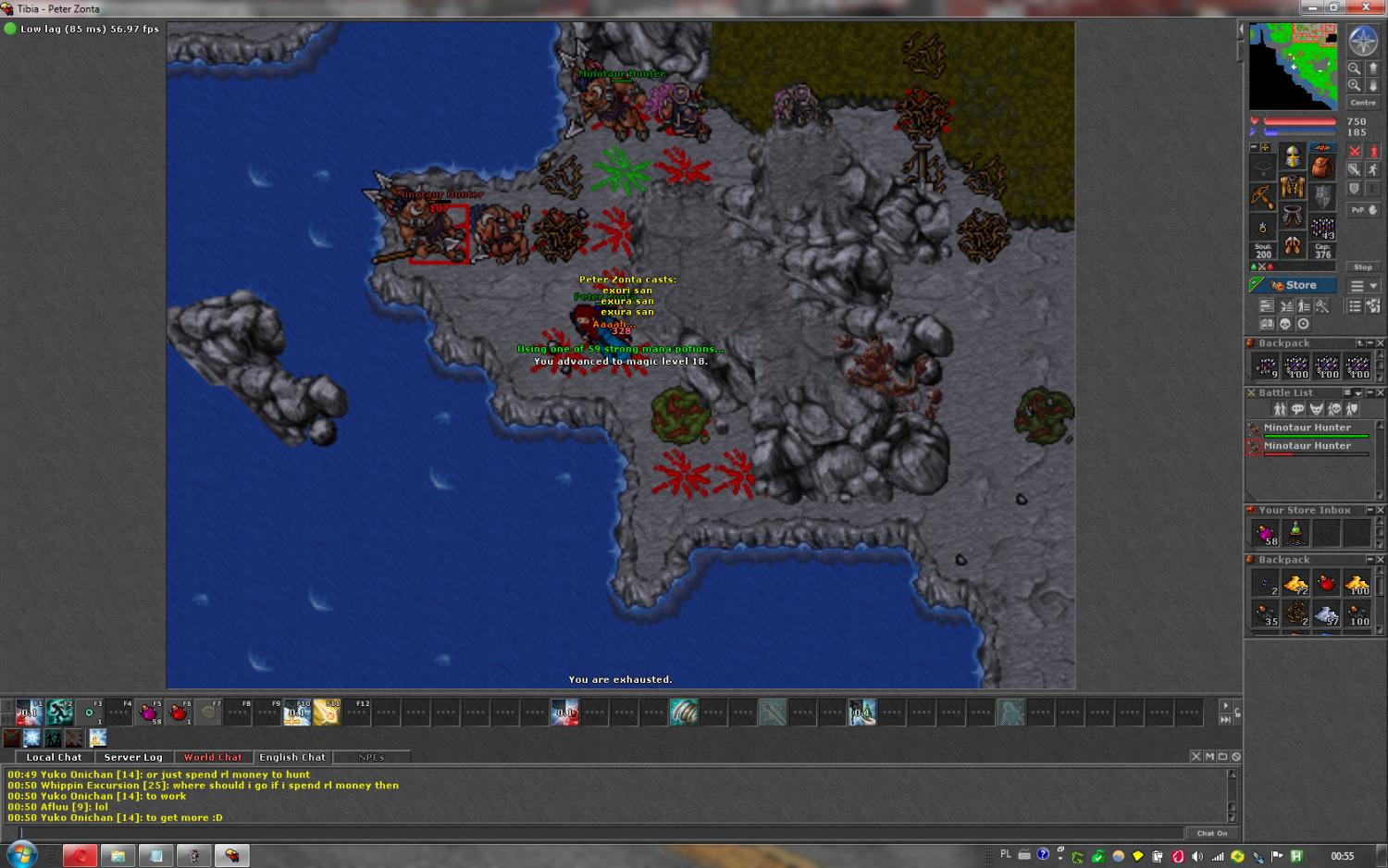Image resolution: width=1388 pixels, height=868 pixels.
Task: Switch to the World Chat tab
Action: click(x=213, y=757)
